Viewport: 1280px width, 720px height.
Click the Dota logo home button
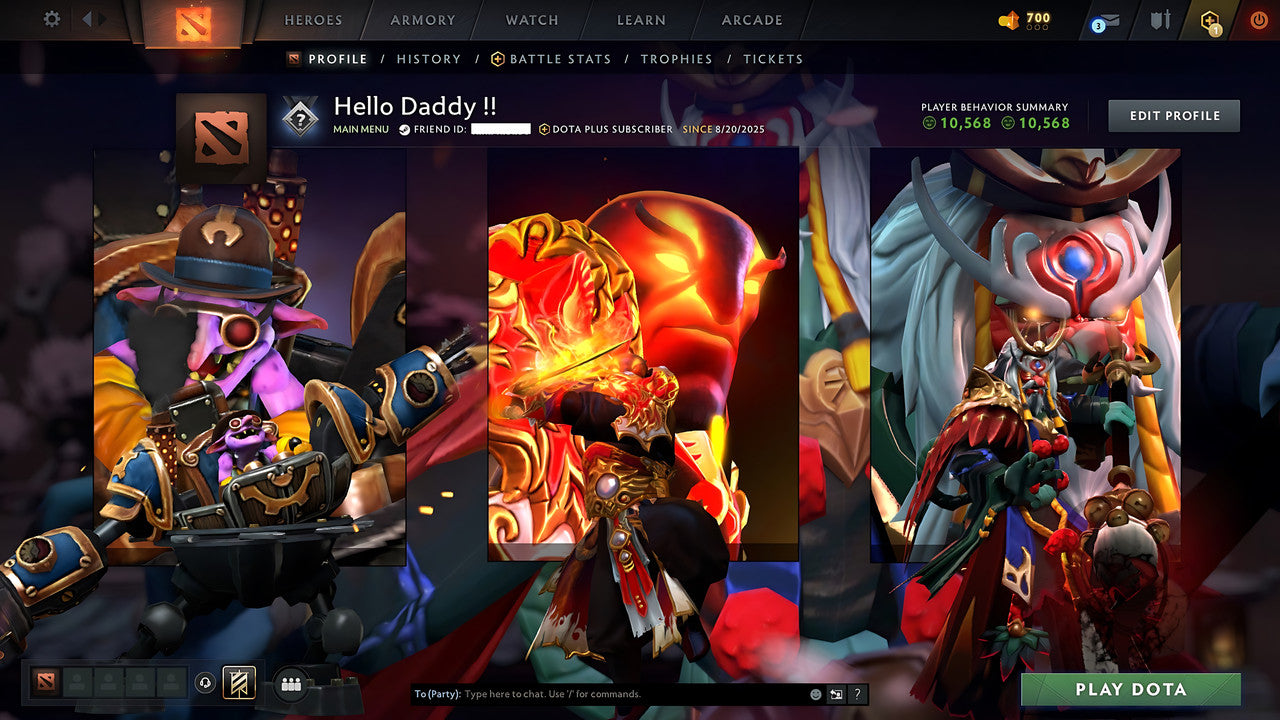[192, 22]
